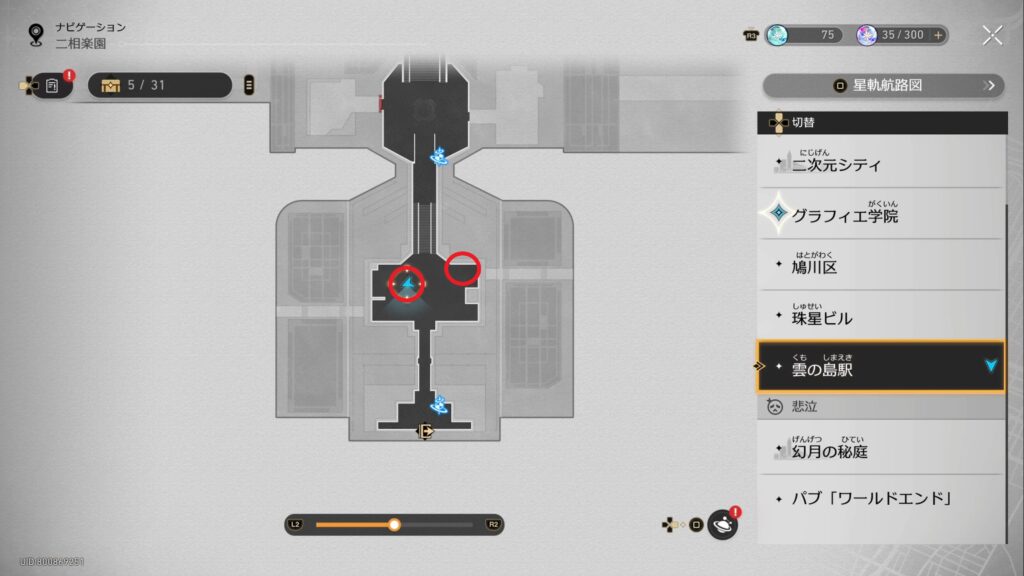Open the planet icon with red notification
This screenshot has height=576, width=1024.
tap(722, 524)
